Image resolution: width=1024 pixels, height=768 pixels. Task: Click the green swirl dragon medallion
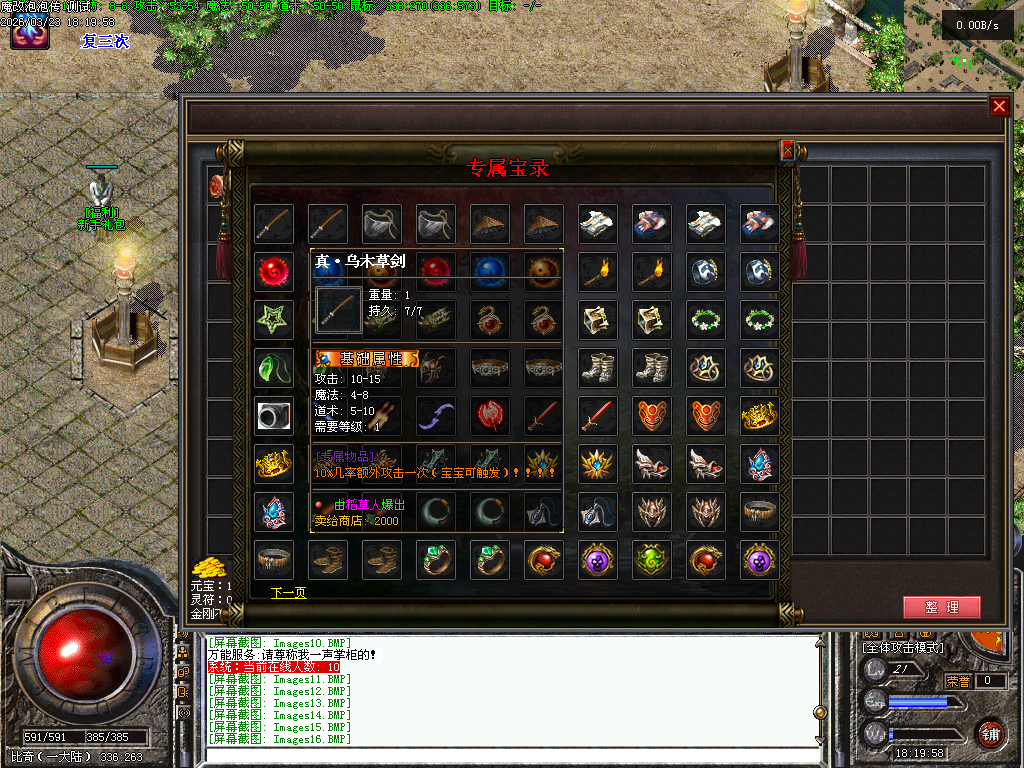coord(652,560)
